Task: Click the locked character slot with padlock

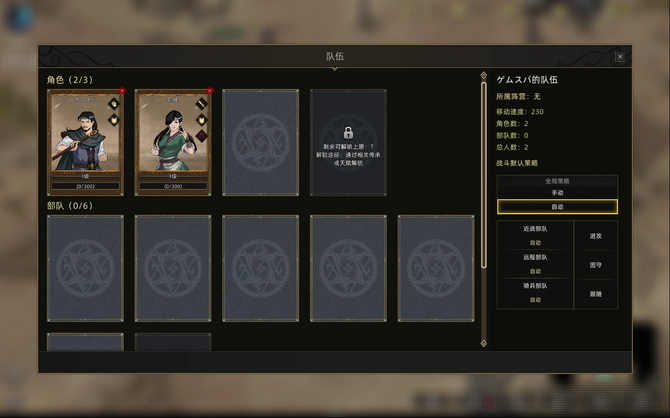Action: (x=348, y=142)
